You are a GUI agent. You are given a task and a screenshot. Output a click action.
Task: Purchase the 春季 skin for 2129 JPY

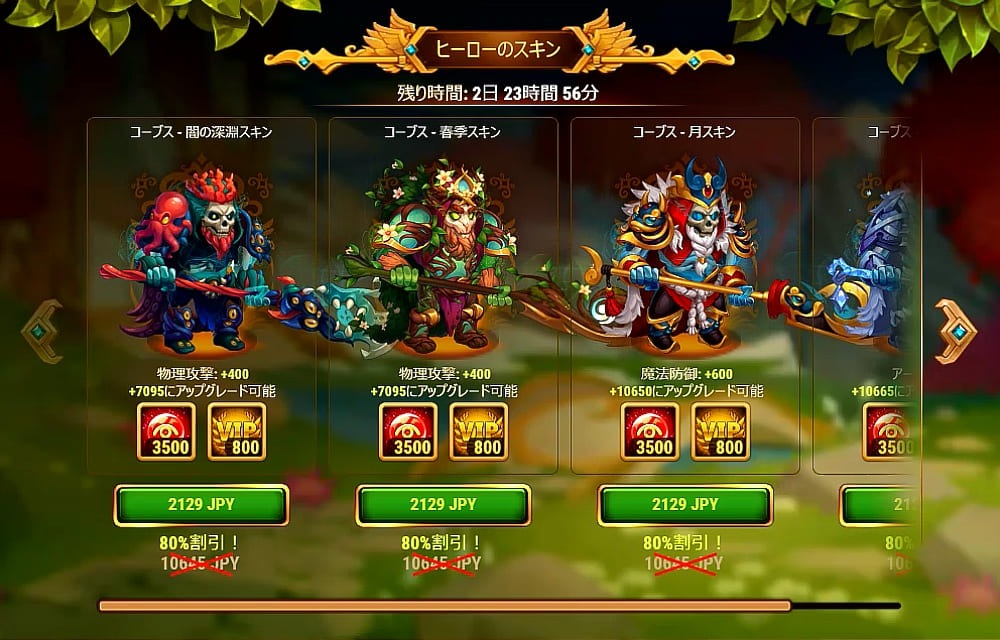443,505
